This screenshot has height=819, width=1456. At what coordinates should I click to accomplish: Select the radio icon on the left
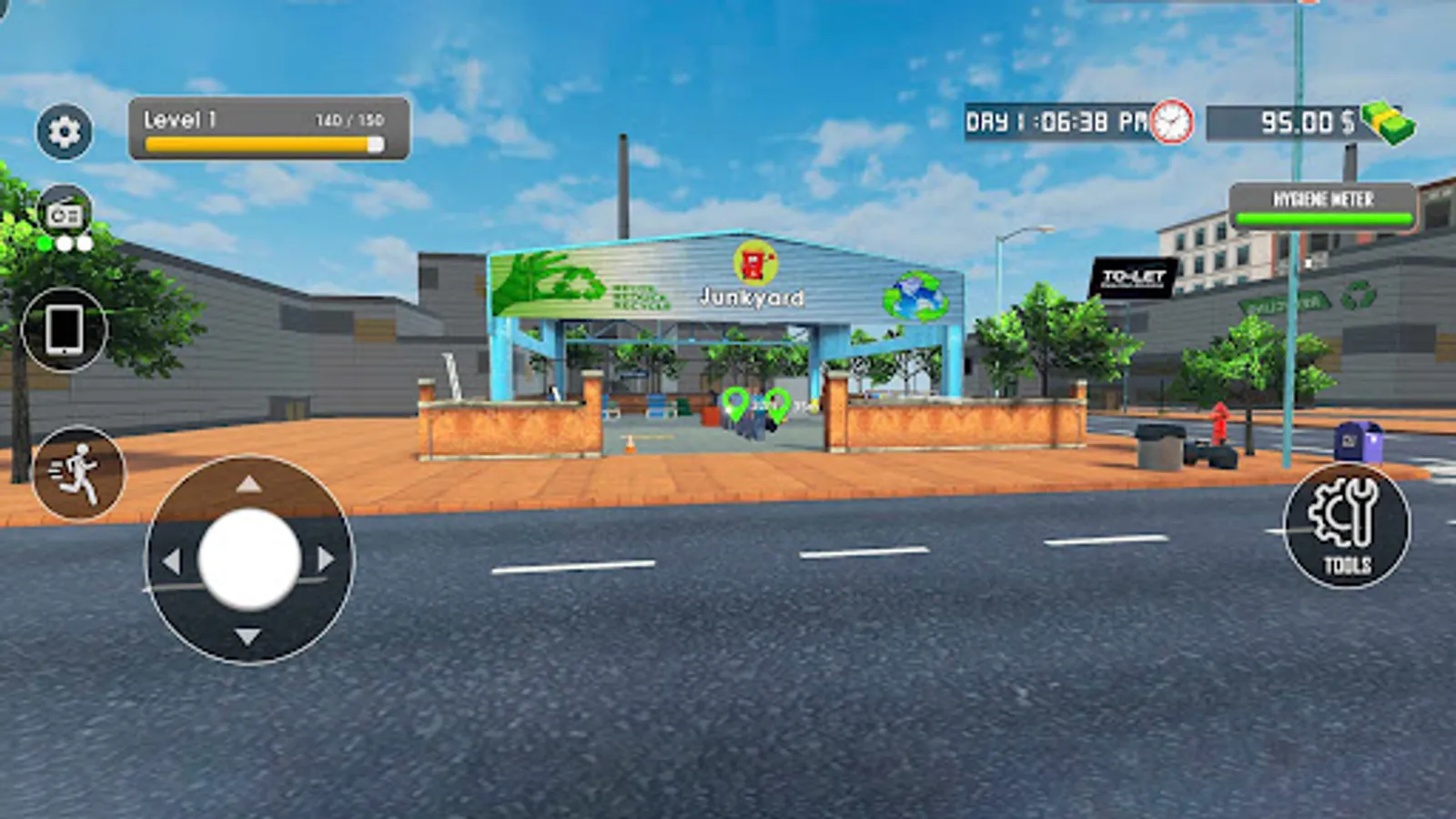[62, 211]
